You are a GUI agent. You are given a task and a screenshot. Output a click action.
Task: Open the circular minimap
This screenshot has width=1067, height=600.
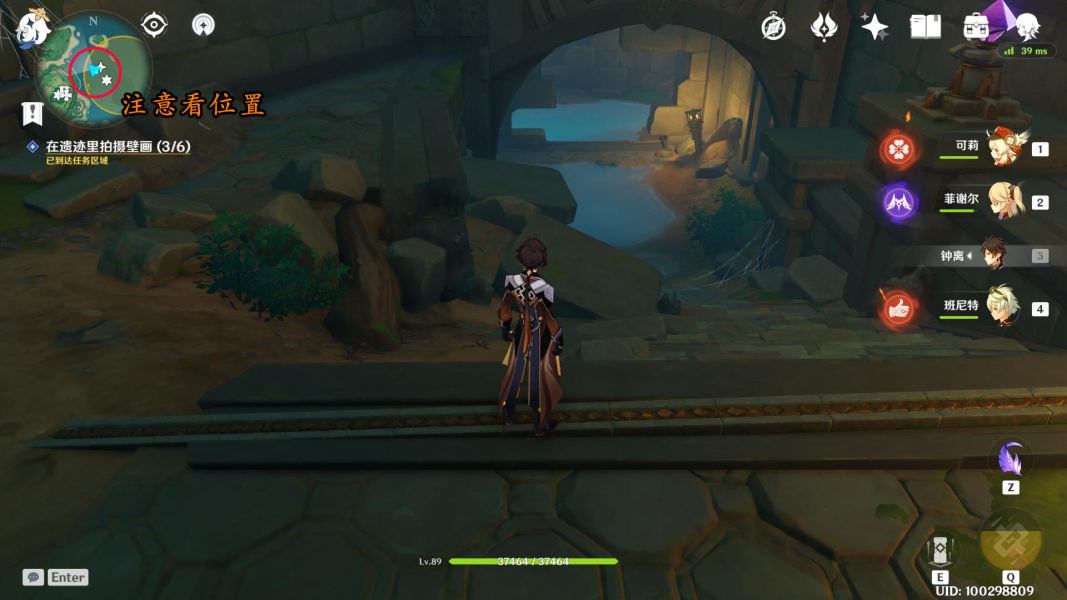(95, 70)
